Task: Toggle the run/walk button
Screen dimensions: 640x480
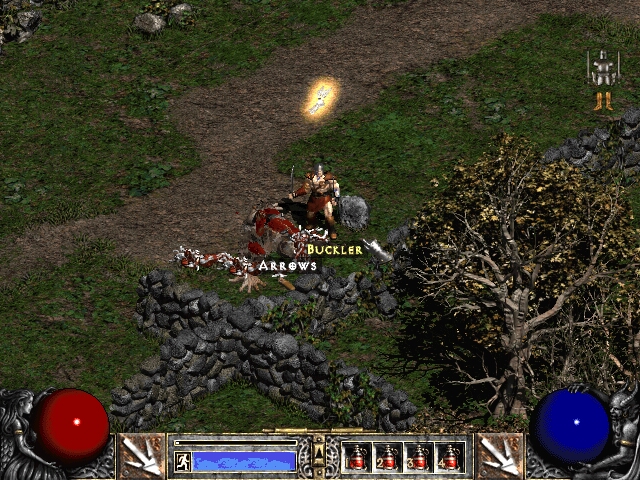Action: click(183, 461)
